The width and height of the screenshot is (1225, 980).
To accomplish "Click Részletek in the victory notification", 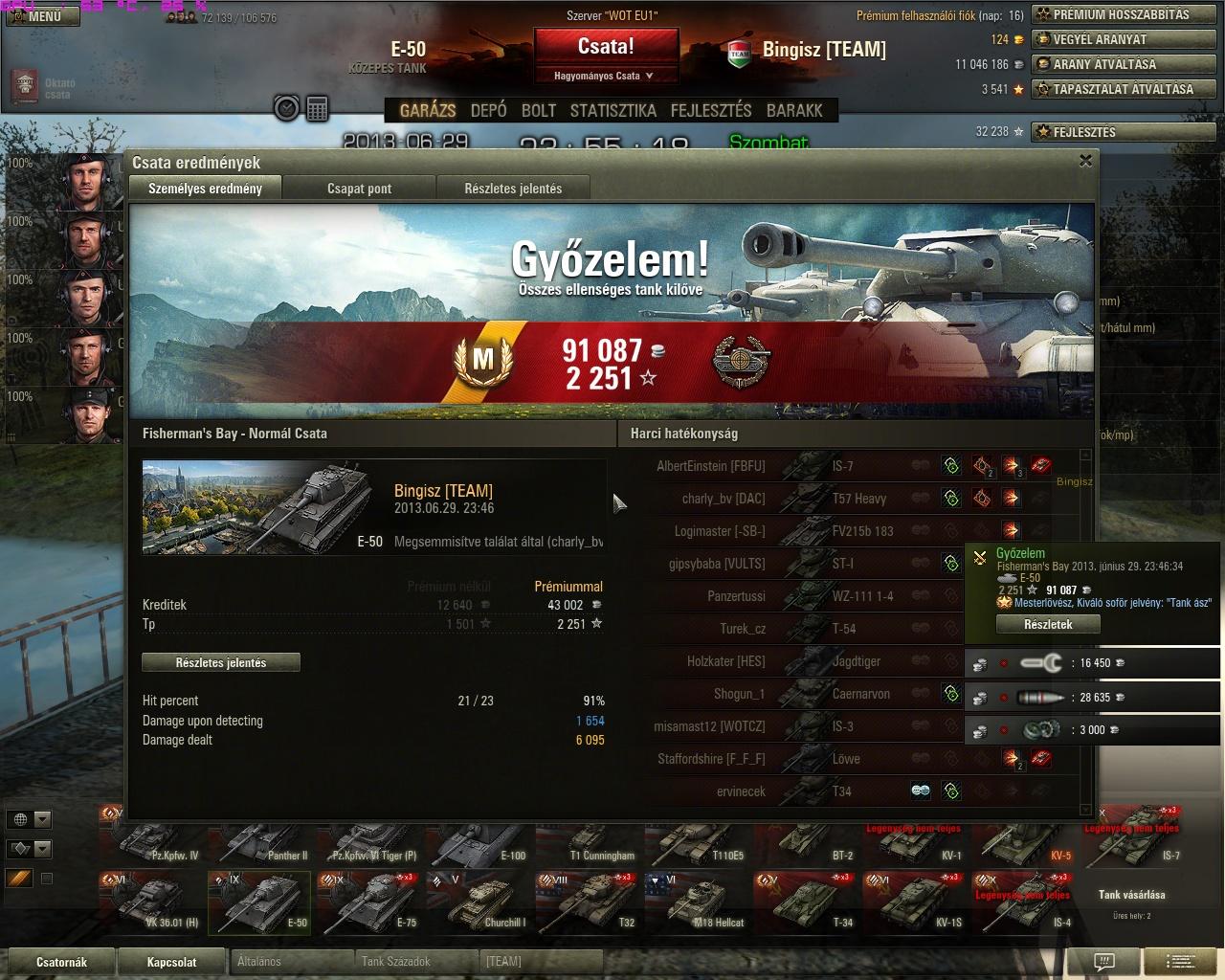I will (1048, 624).
